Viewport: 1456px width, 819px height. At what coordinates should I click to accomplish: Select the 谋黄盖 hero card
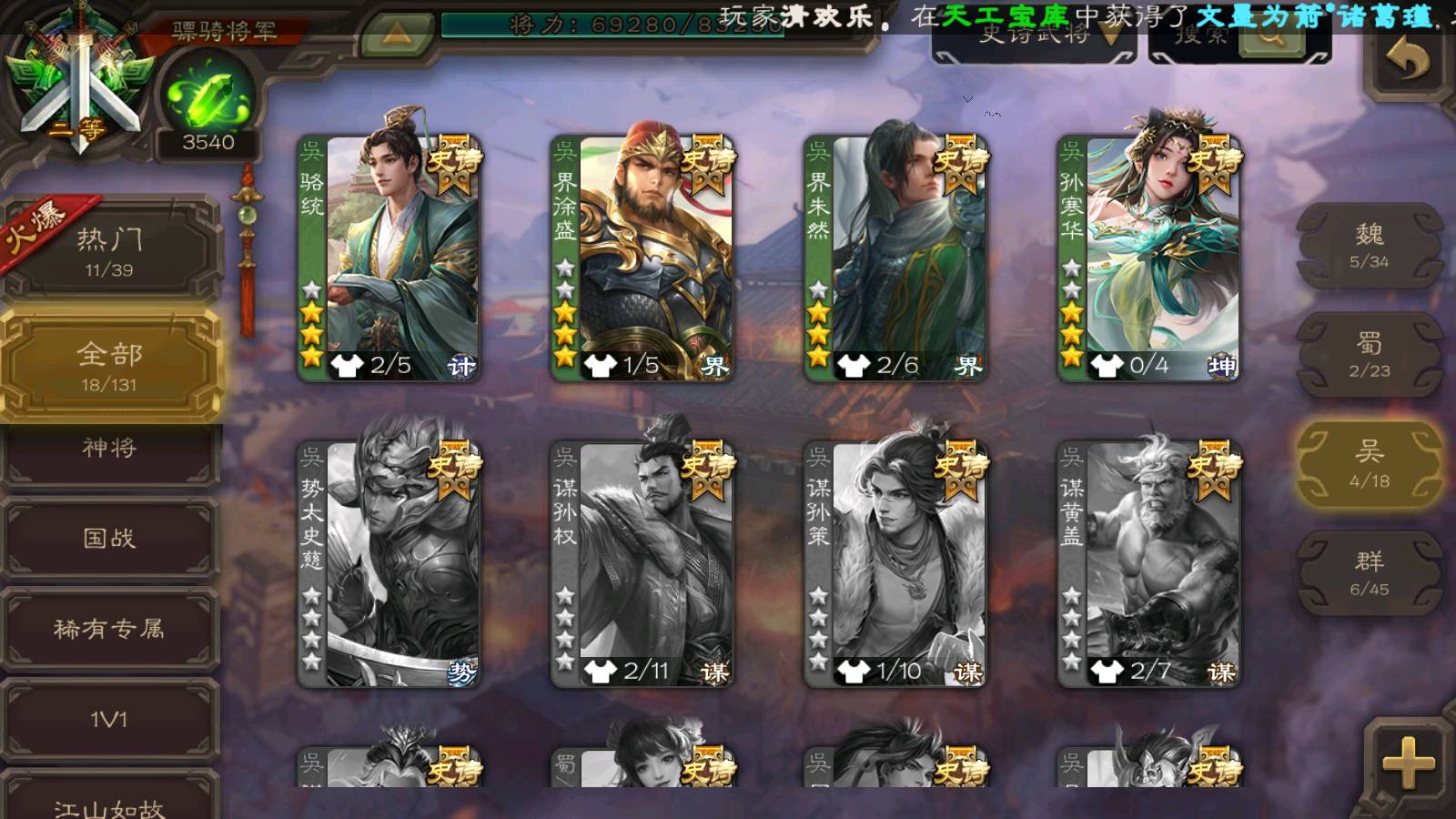pos(1148,564)
